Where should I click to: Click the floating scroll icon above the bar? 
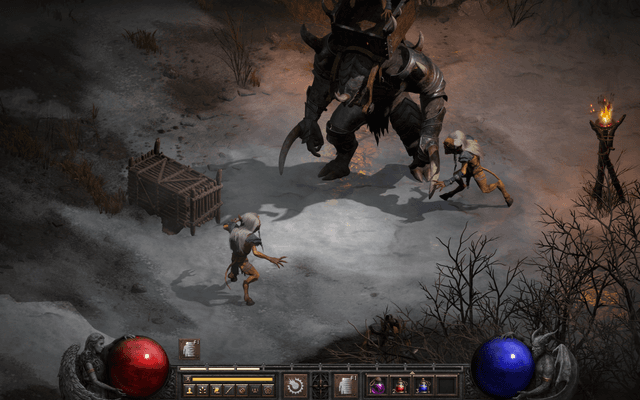pos(189,348)
